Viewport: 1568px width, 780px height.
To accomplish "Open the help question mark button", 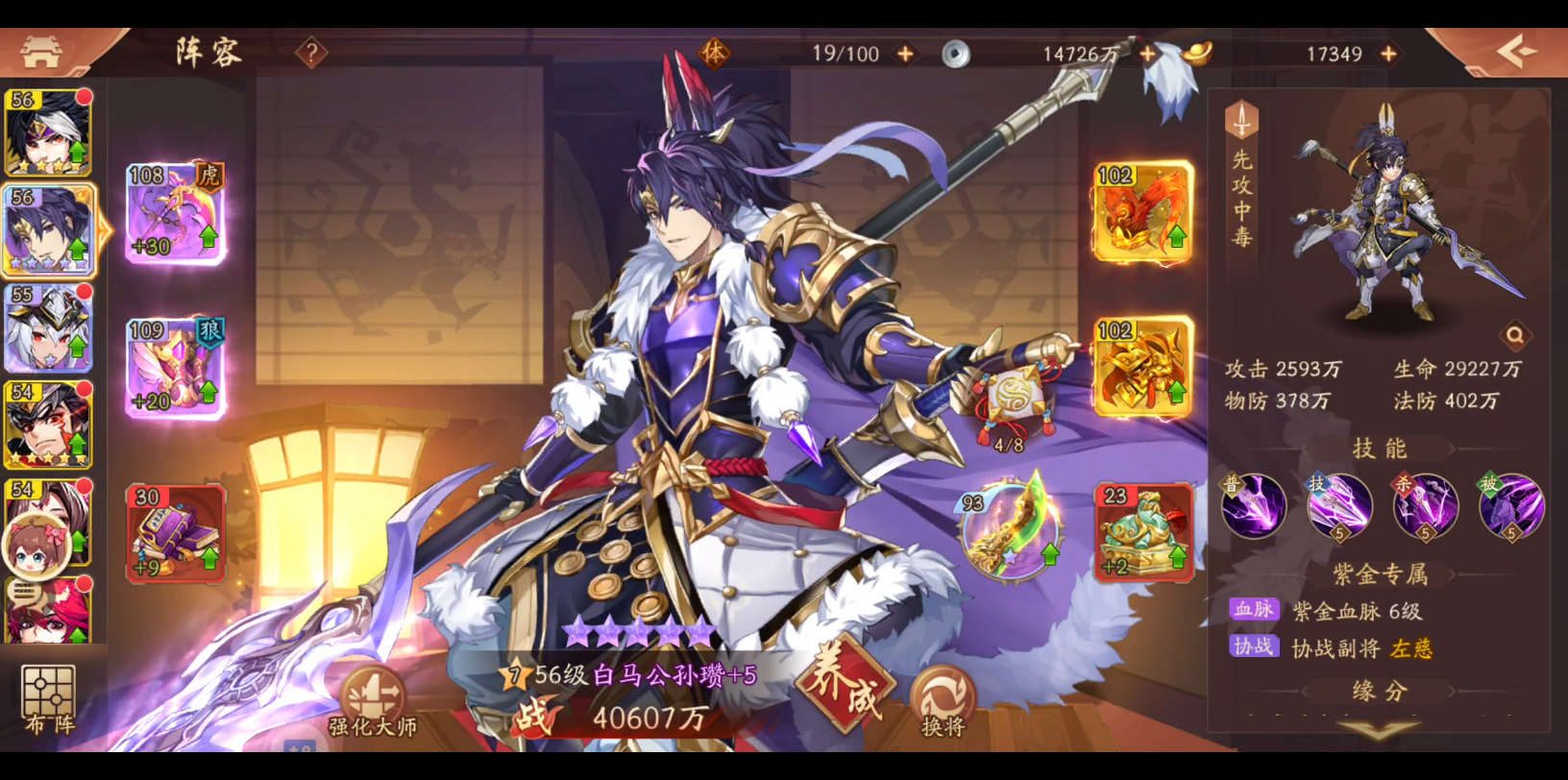I will pos(311,53).
